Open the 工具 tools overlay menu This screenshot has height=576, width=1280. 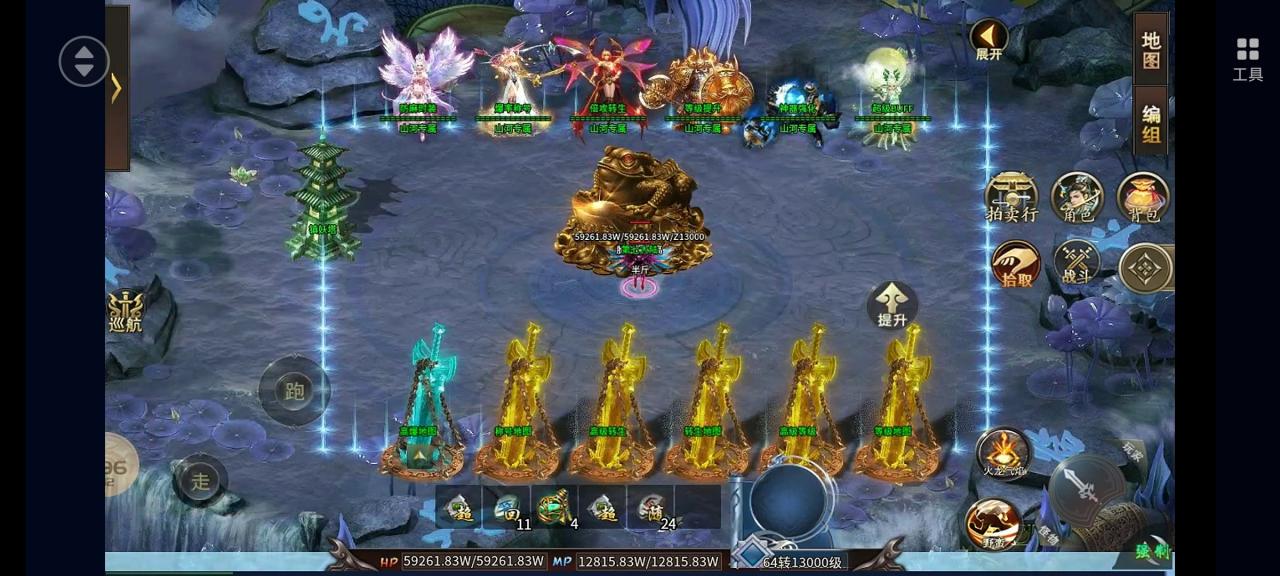(x=1247, y=59)
